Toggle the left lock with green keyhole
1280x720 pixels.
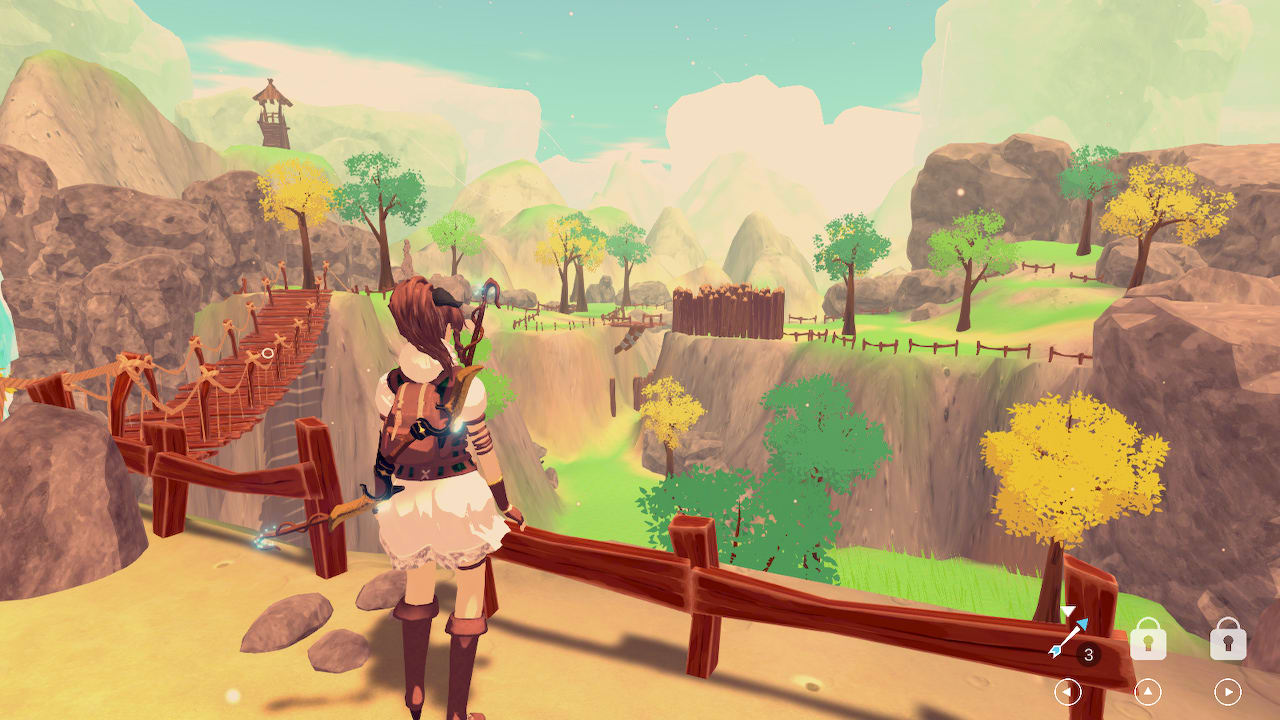pos(1149,639)
